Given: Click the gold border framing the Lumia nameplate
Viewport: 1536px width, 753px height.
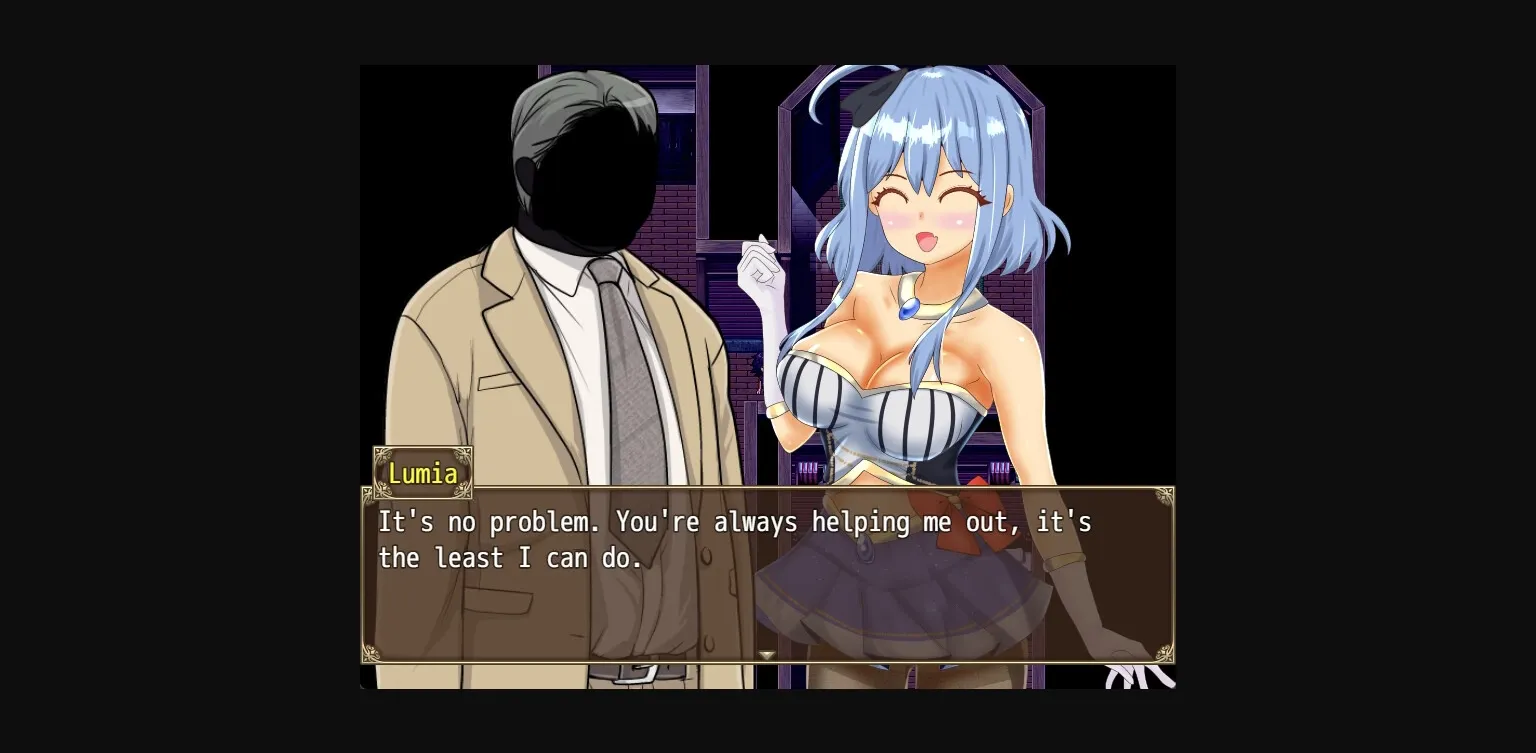Looking at the screenshot, I should tap(422, 448).
